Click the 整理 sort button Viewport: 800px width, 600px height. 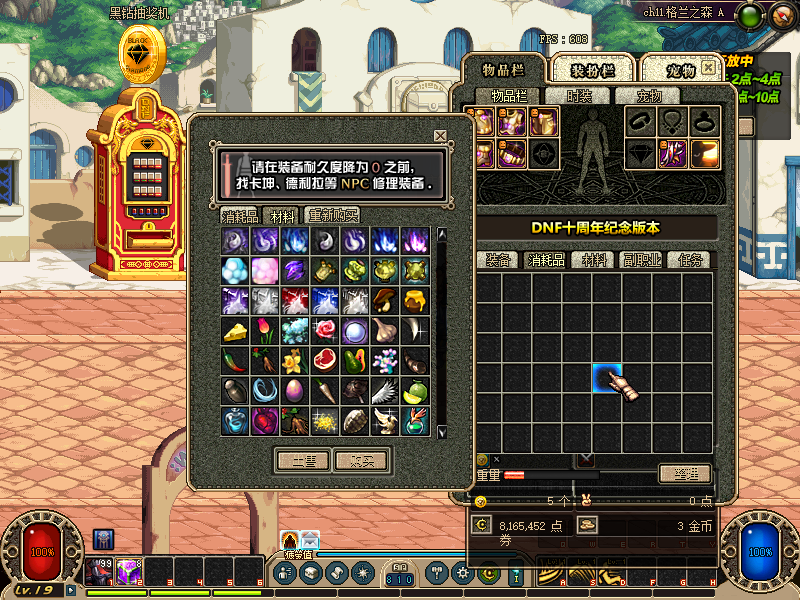pos(685,474)
